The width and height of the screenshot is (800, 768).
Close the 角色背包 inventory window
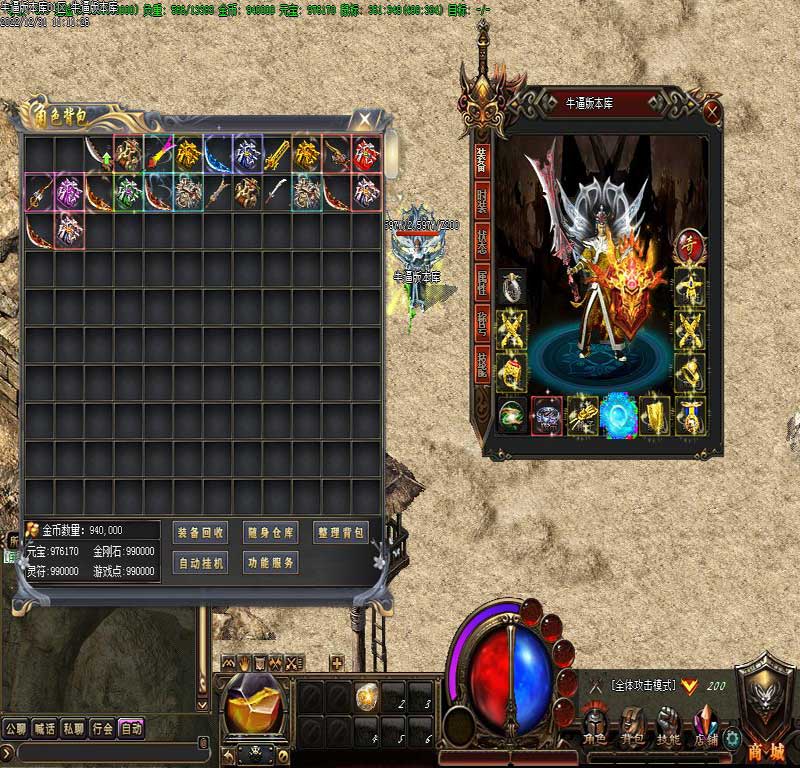pos(366,120)
